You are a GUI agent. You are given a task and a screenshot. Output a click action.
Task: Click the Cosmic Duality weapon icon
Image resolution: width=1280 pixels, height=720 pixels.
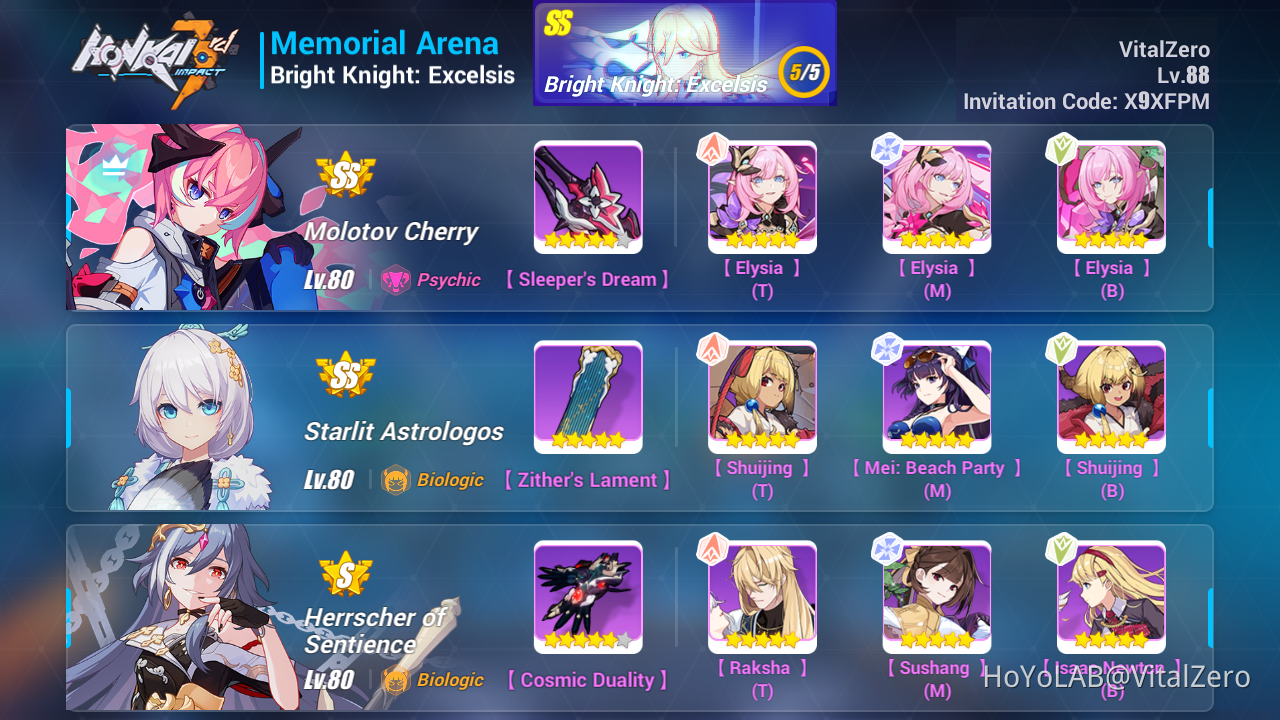click(x=588, y=597)
